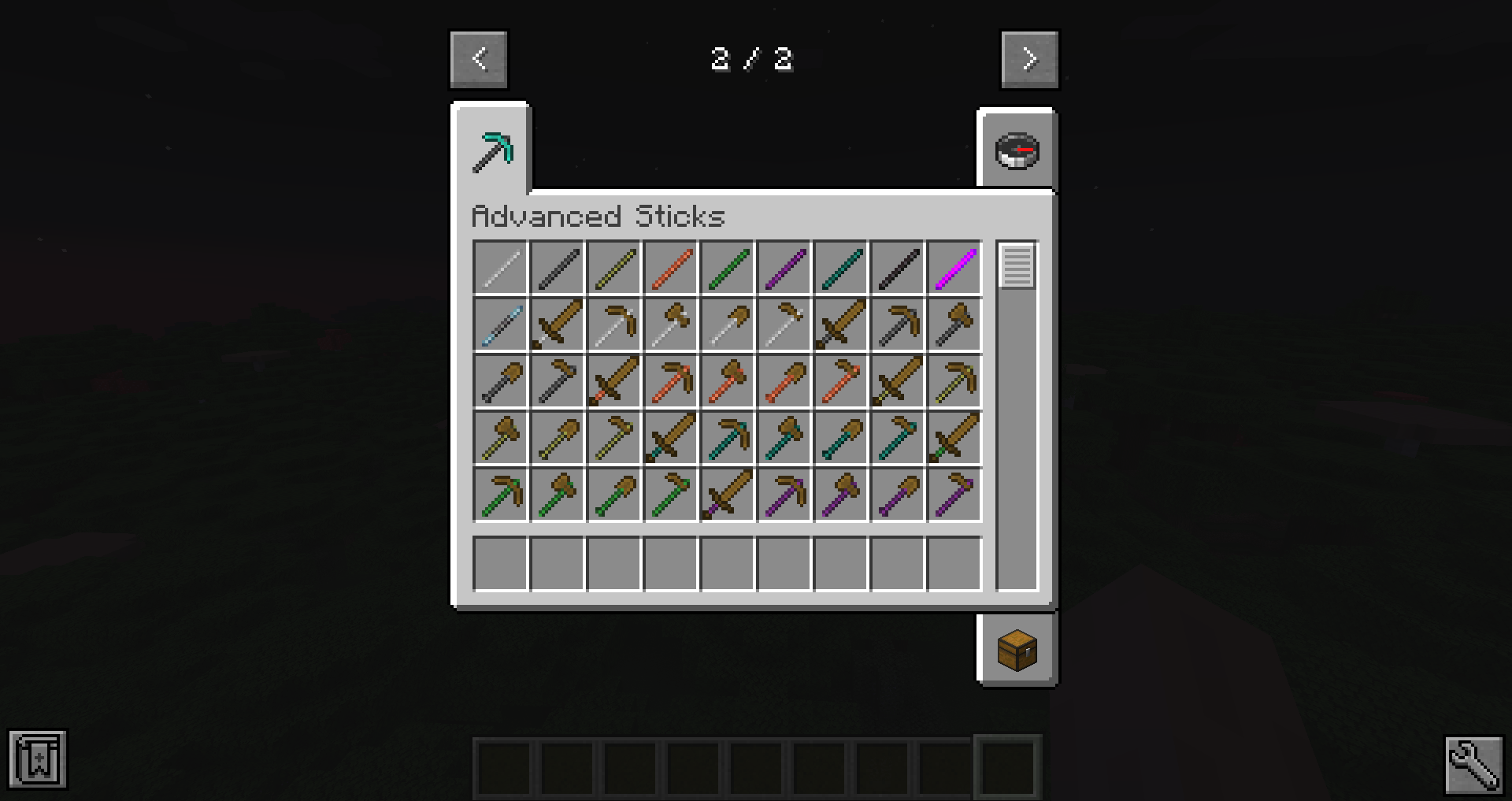This screenshot has height=801, width=1512.
Task: Advance to the next creative page
Action: (x=1029, y=59)
